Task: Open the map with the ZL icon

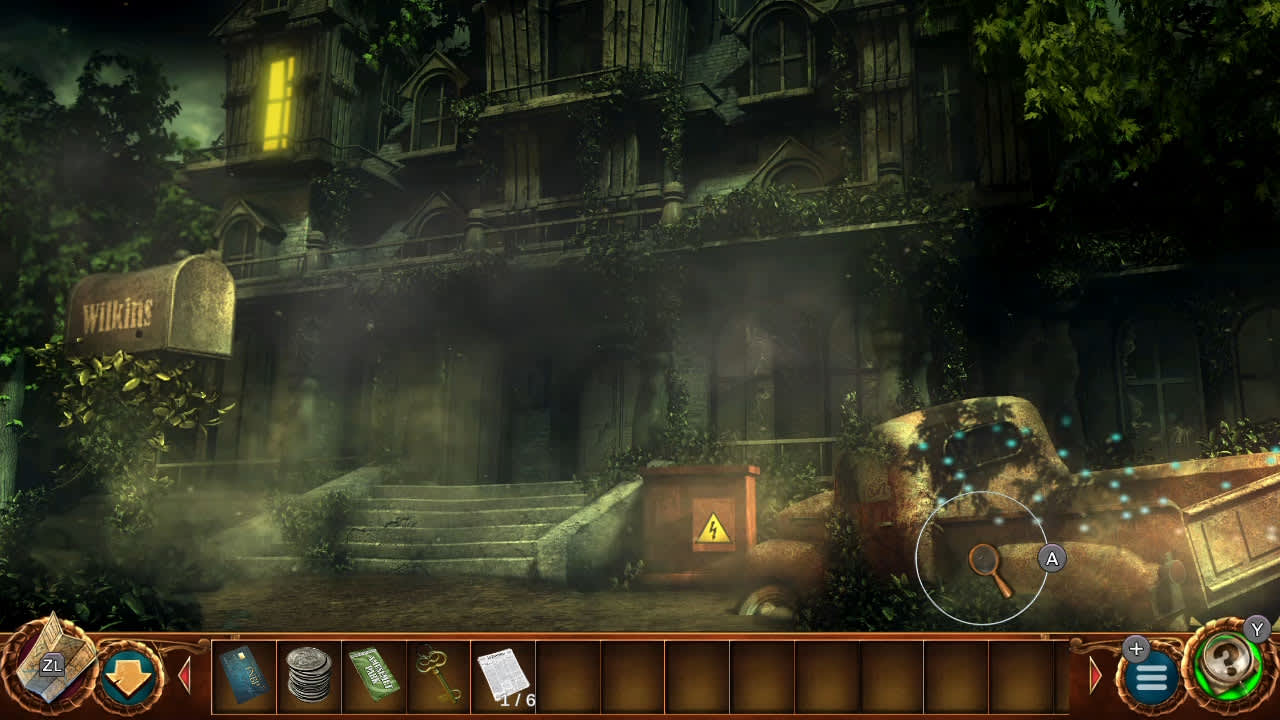Action: [x=55, y=665]
